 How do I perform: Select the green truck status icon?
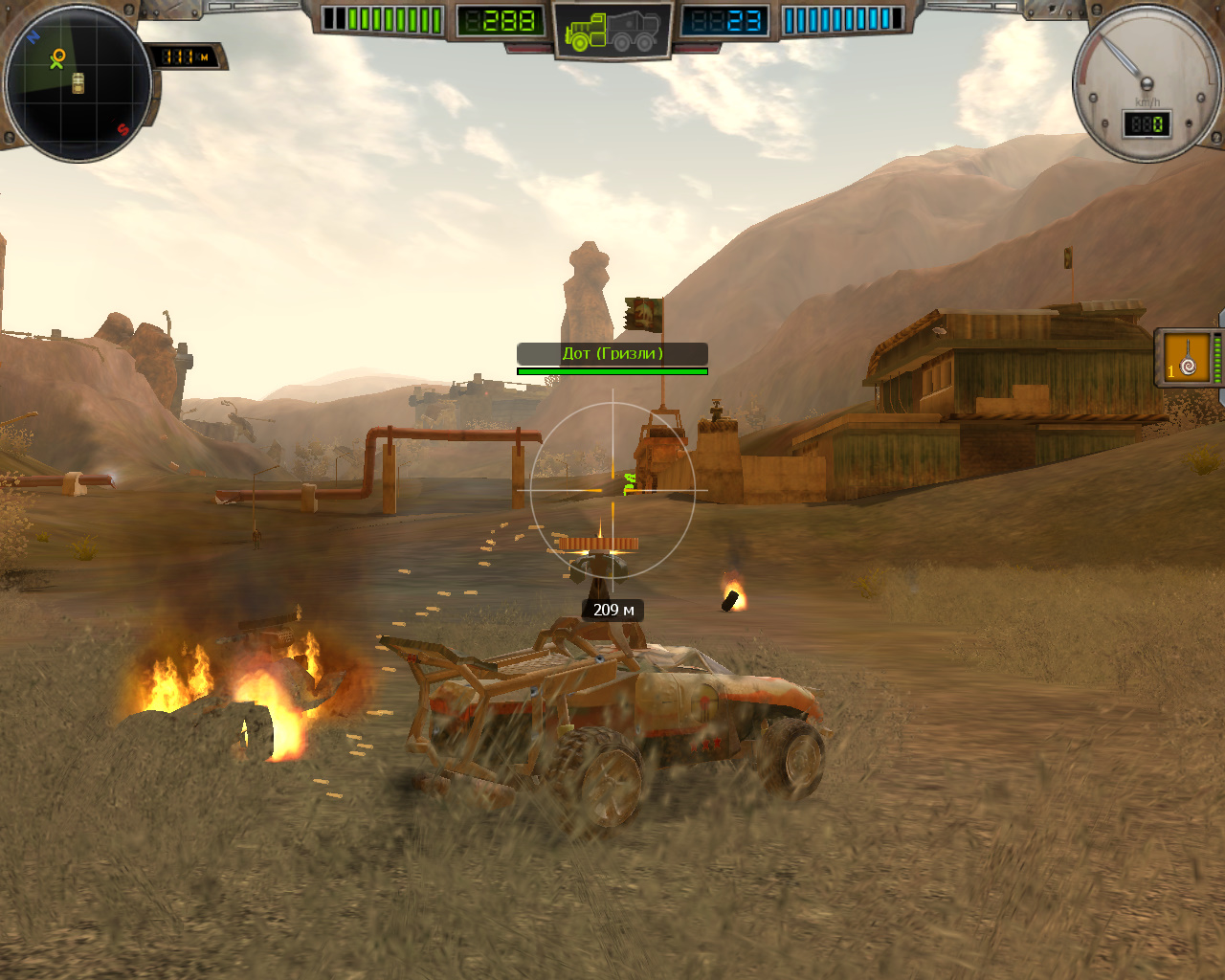[x=612, y=33]
